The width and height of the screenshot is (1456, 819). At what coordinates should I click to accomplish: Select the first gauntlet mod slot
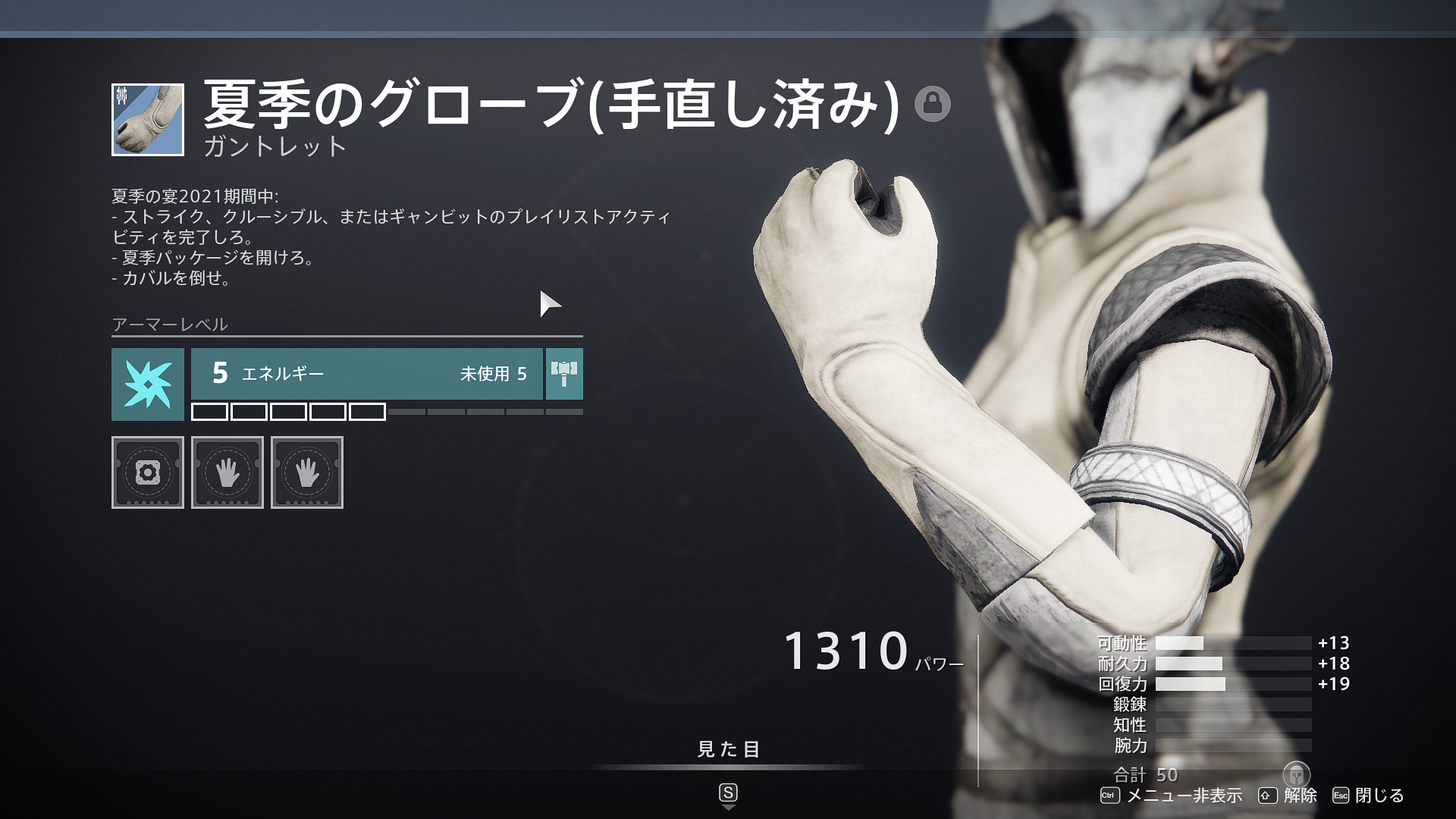227,472
